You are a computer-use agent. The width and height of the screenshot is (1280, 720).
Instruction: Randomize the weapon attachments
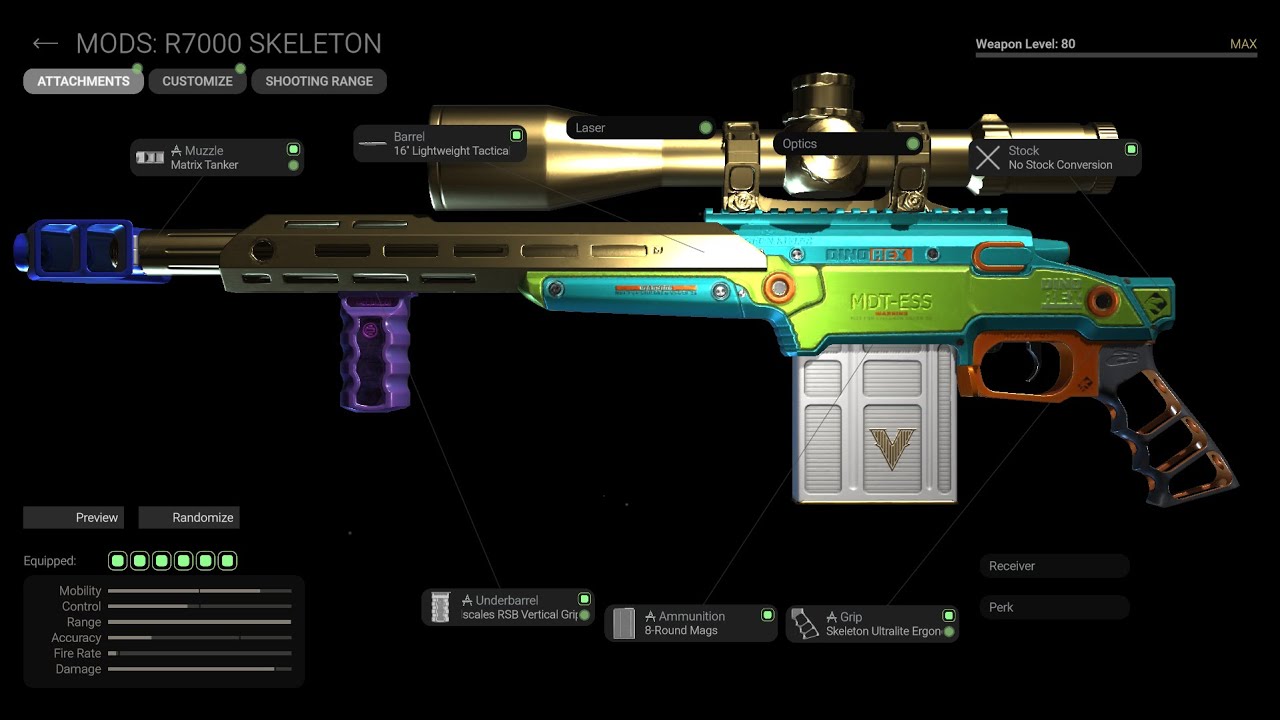tap(189, 517)
